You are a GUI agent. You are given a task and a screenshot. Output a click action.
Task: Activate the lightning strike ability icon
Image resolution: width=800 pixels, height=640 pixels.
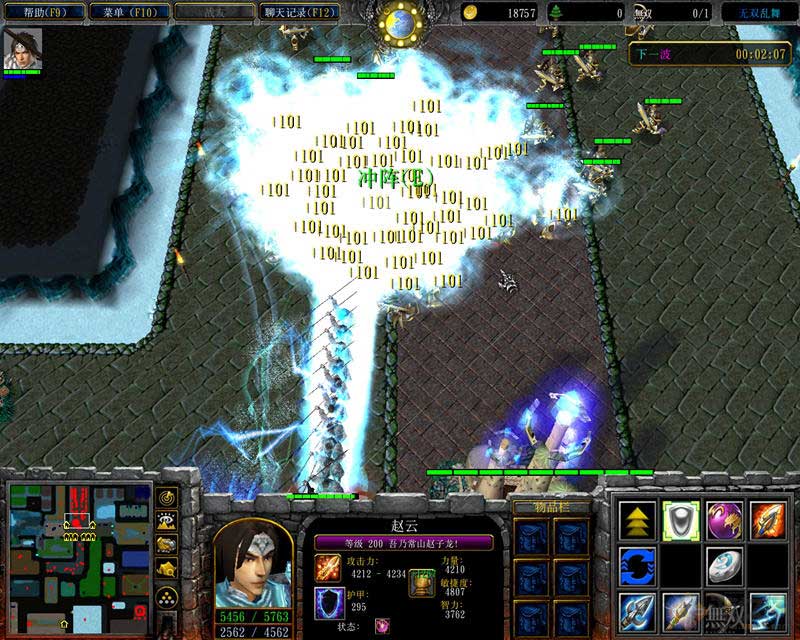click(x=768, y=609)
